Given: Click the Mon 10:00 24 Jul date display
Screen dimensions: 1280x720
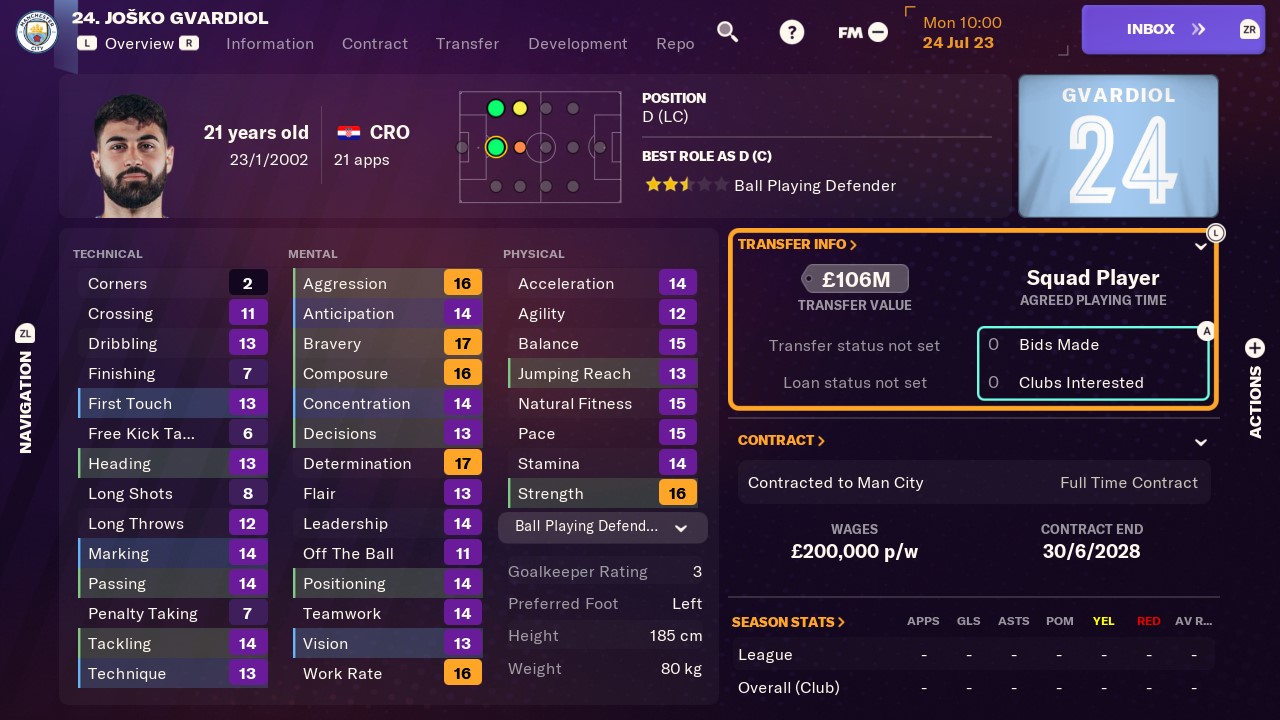Looking at the screenshot, I should [961, 32].
